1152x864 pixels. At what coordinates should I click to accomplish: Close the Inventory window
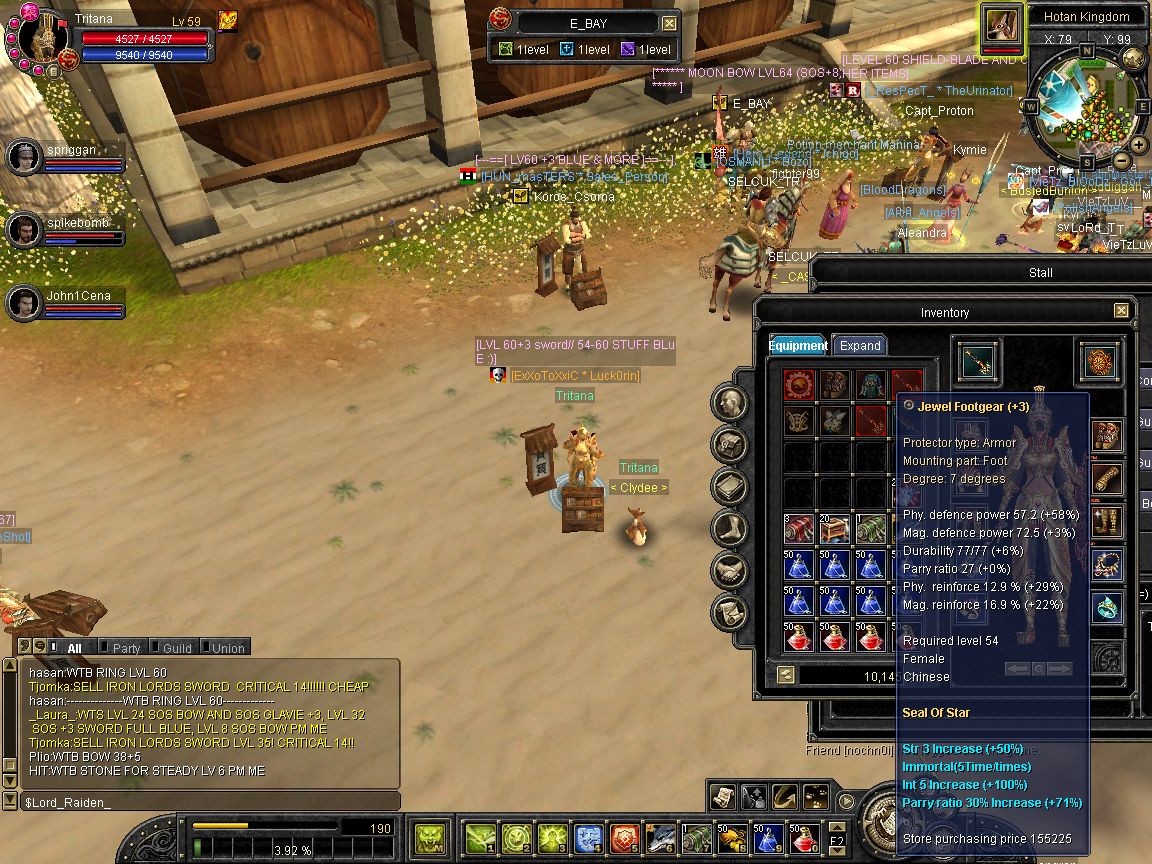tap(1121, 312)
